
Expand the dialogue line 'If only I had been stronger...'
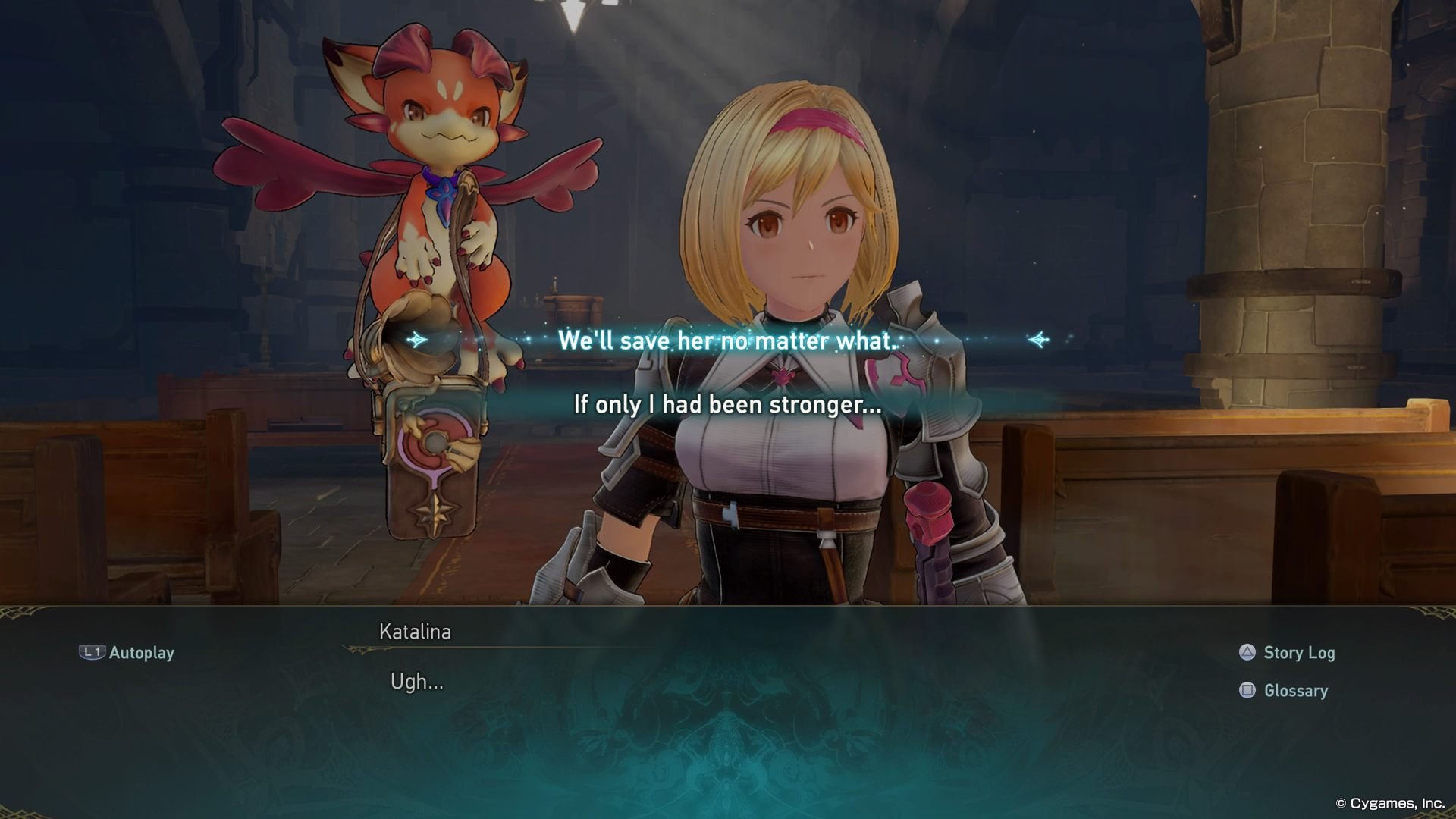[728, 405]
